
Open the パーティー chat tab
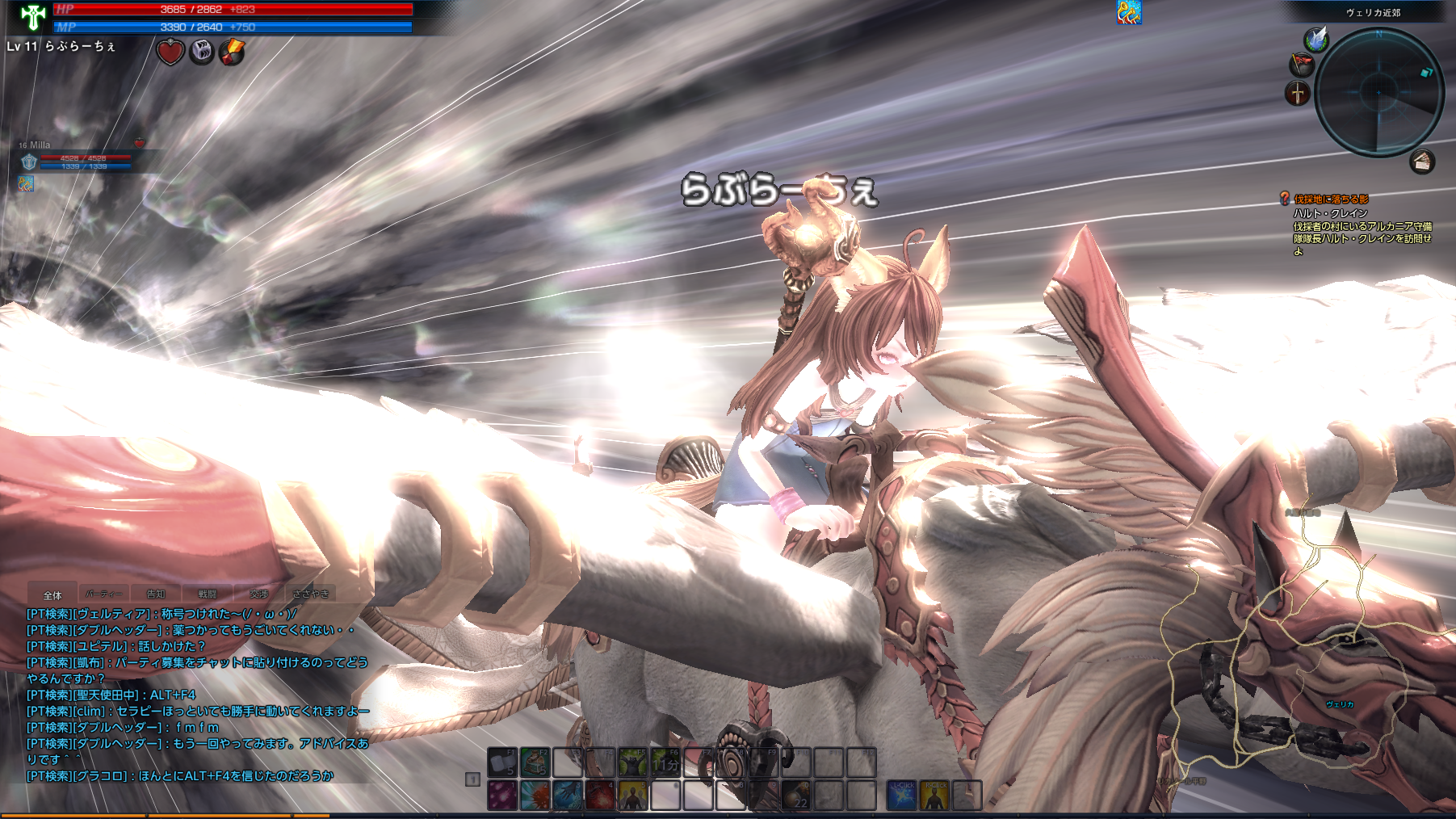tap(103, 594)
